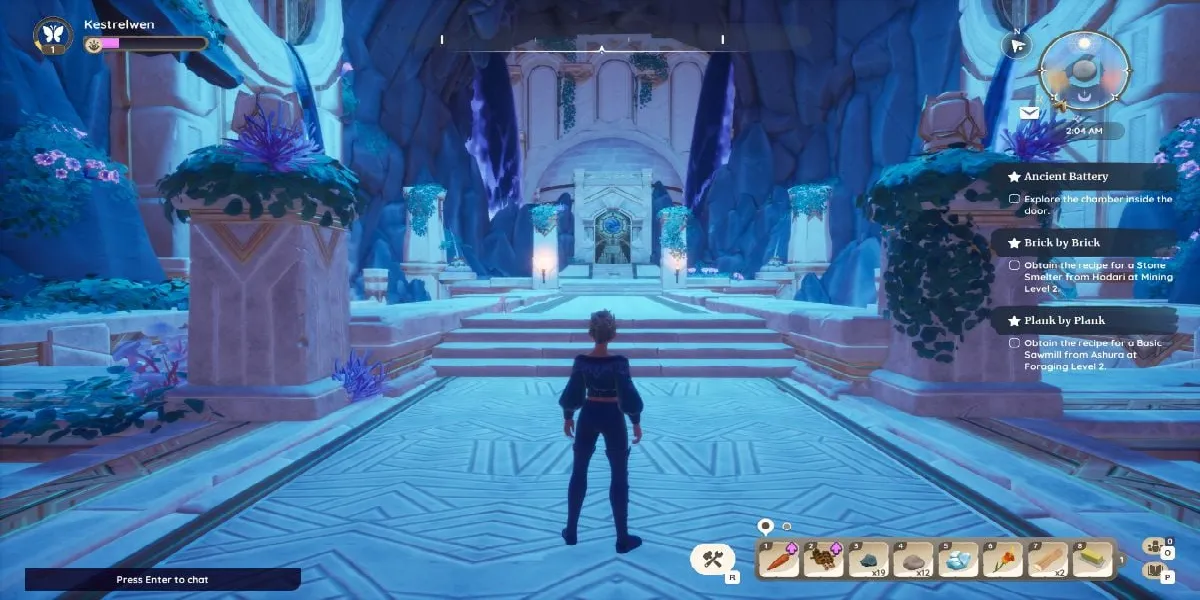Click the north-pointing cursor icon
This screenshot has width=1200, height=600.
coord(1017,46)
